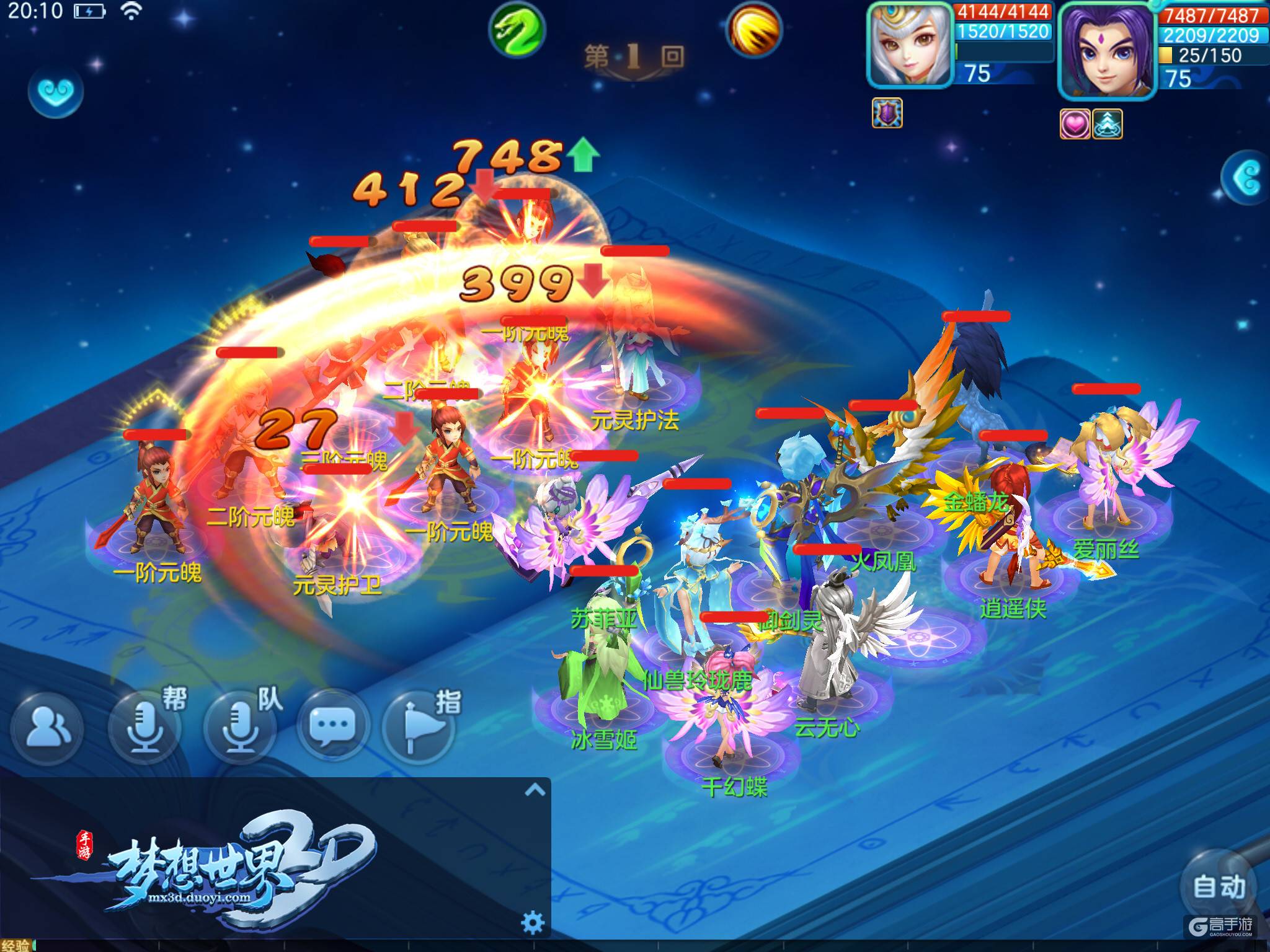Viewport: 1270px width, 952px height.
Task: Inspect the purple shield buff icon
Action: tap(887, 113)
